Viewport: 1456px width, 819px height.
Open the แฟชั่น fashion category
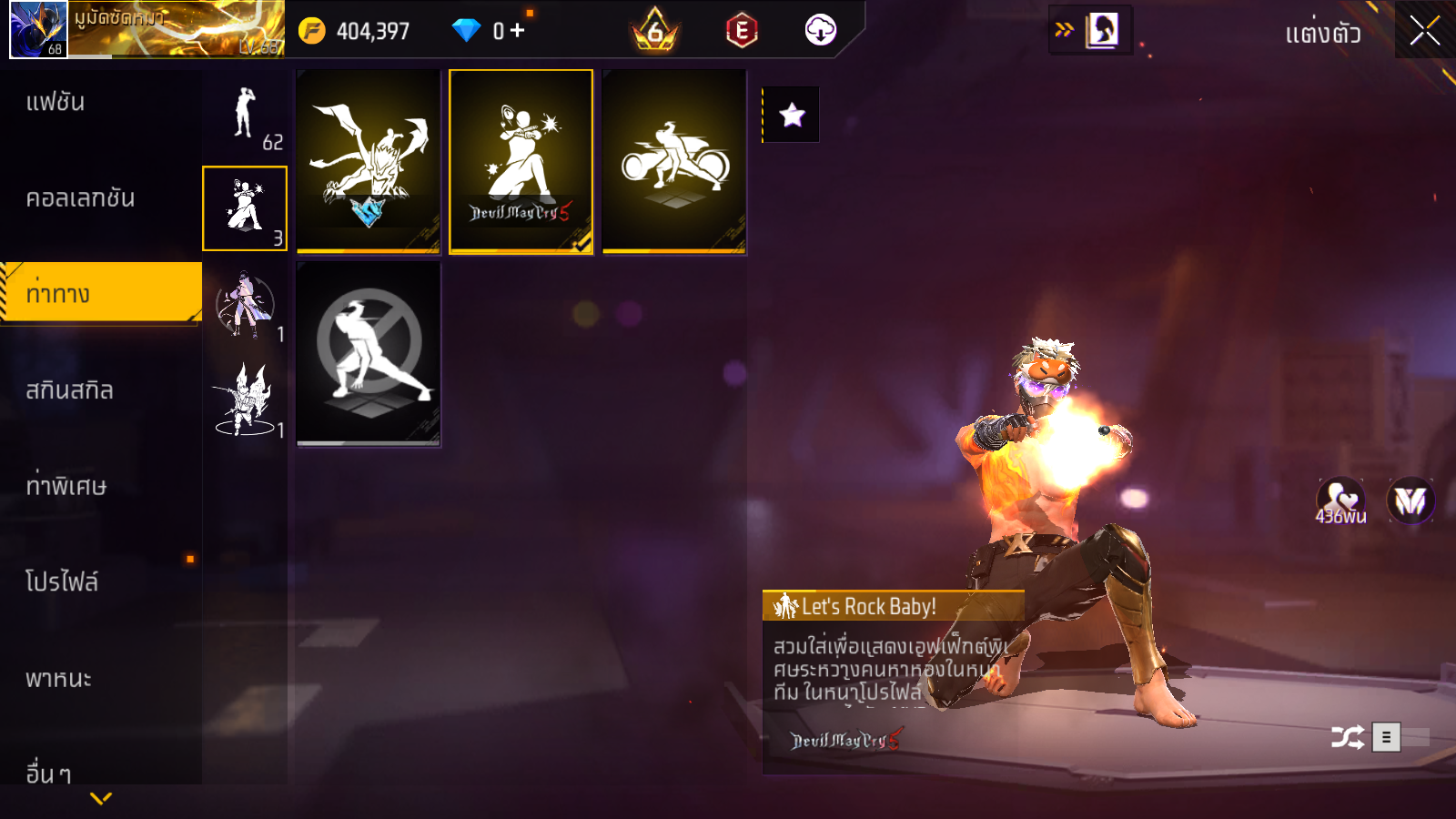point(56,102)
